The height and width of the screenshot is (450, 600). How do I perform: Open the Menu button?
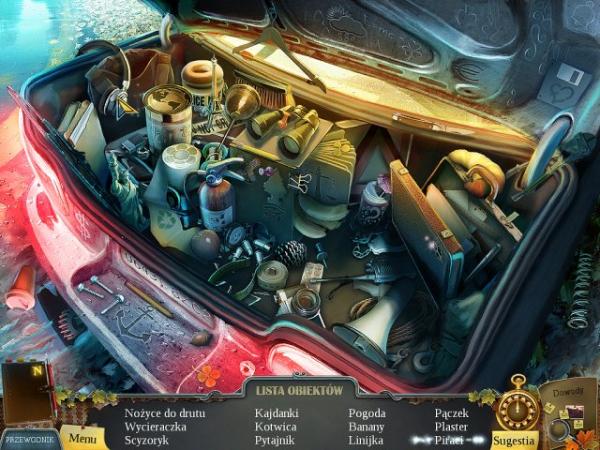(84, 437)
